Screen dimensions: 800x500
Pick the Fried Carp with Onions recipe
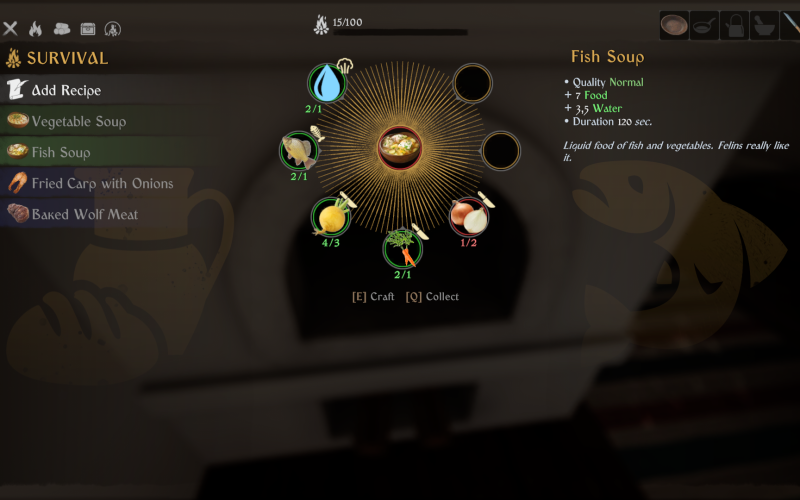coord(102,183)
